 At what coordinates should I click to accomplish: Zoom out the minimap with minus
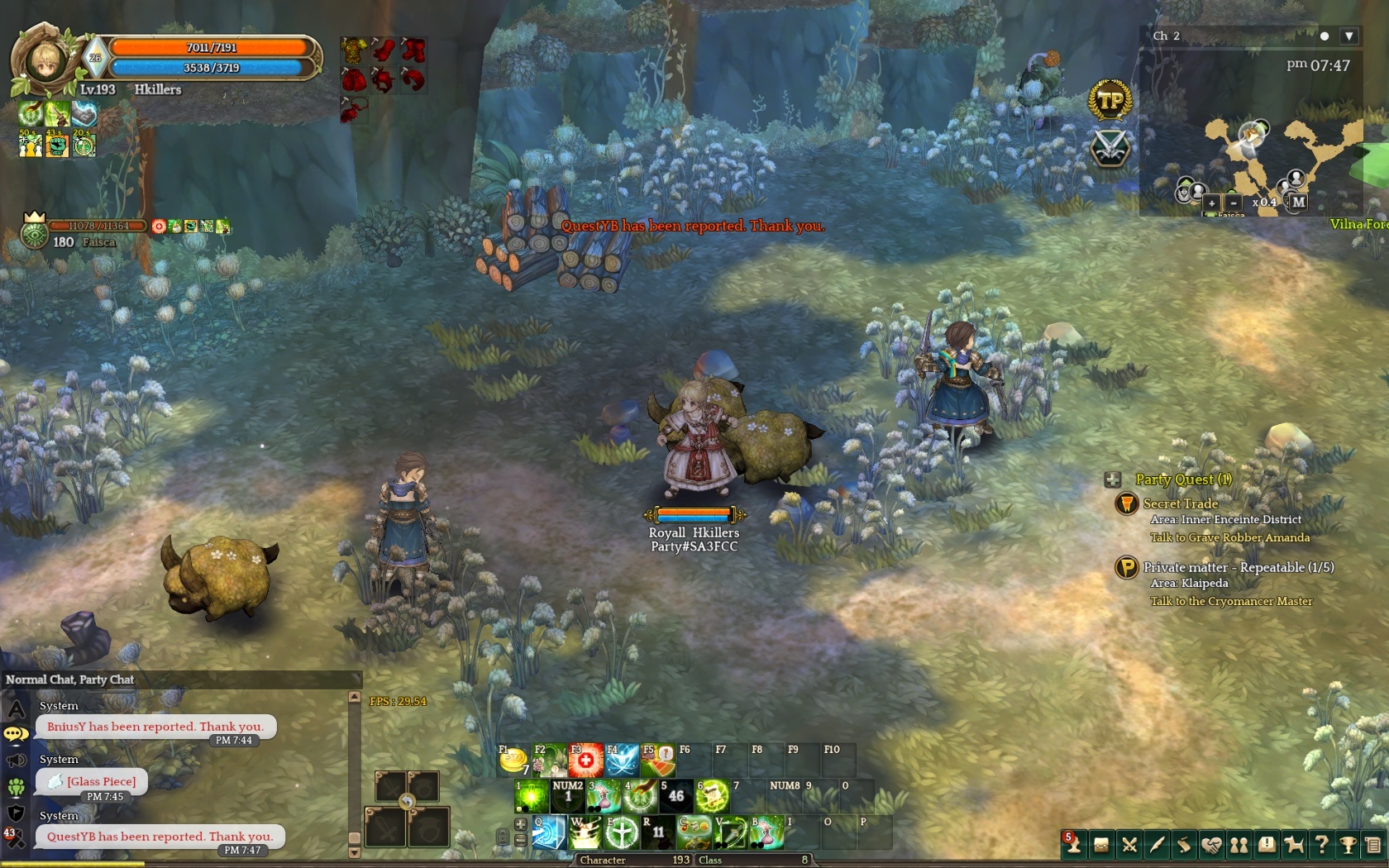(x=1234, y=203)
